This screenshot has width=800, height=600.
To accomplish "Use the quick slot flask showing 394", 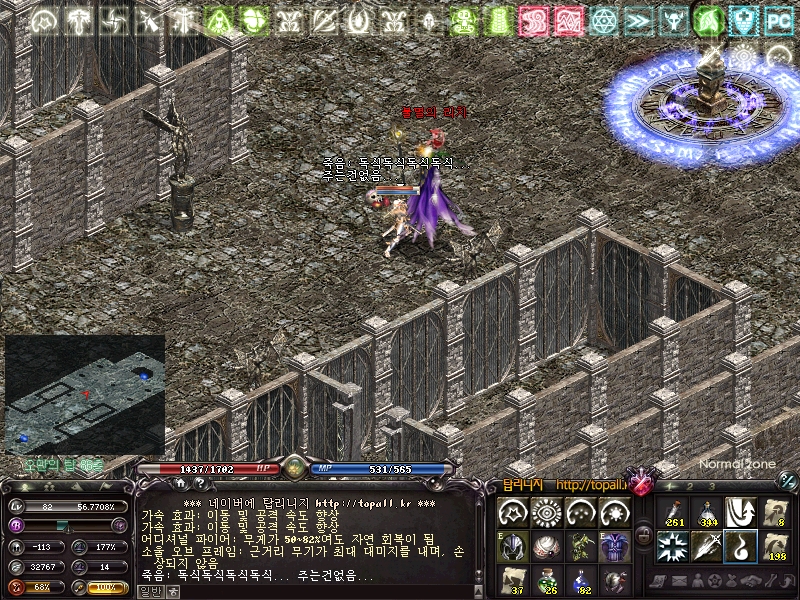I will pos(706,512).
